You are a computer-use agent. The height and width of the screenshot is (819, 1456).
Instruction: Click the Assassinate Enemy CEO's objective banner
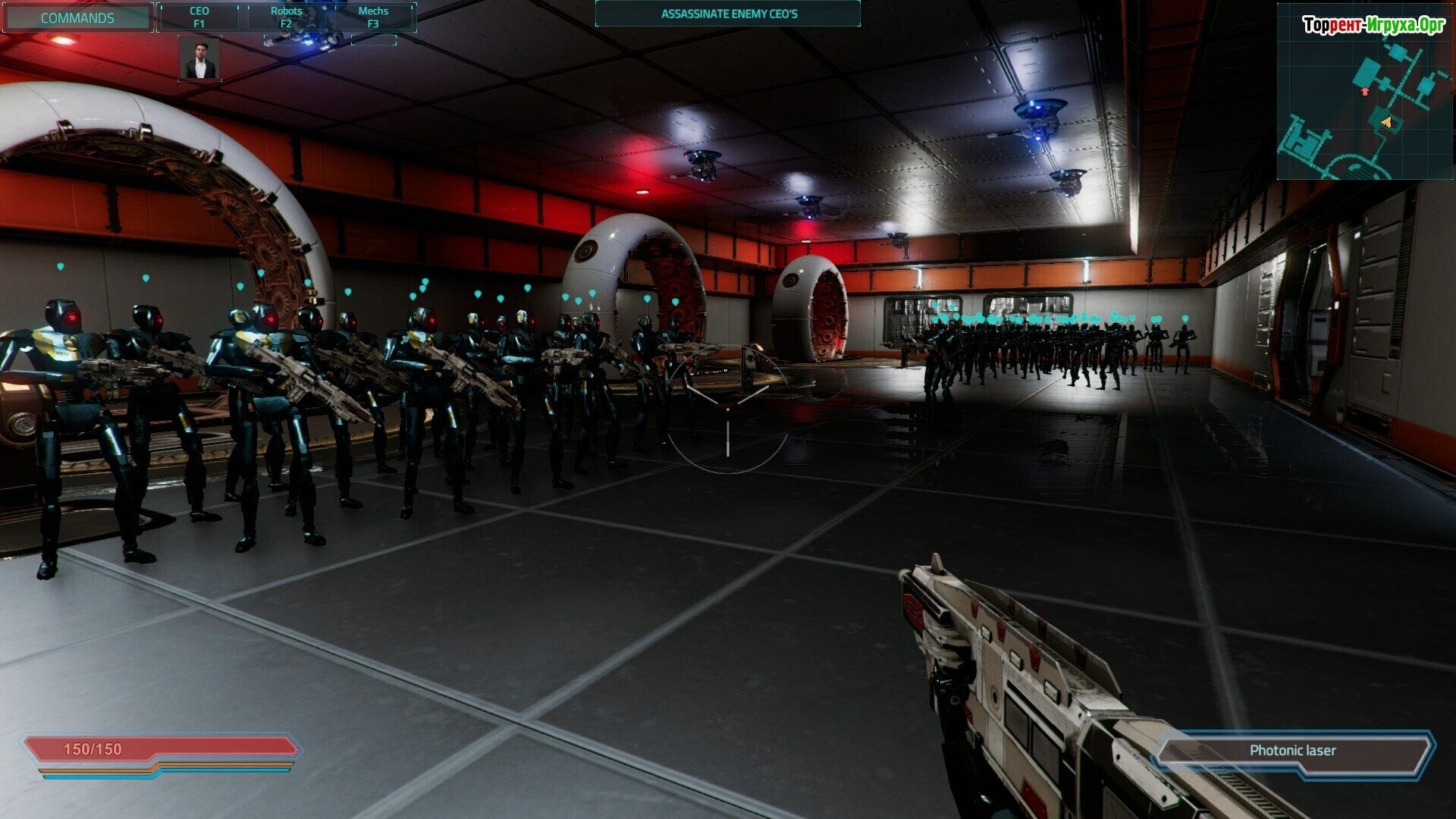(x=728, y=14)
